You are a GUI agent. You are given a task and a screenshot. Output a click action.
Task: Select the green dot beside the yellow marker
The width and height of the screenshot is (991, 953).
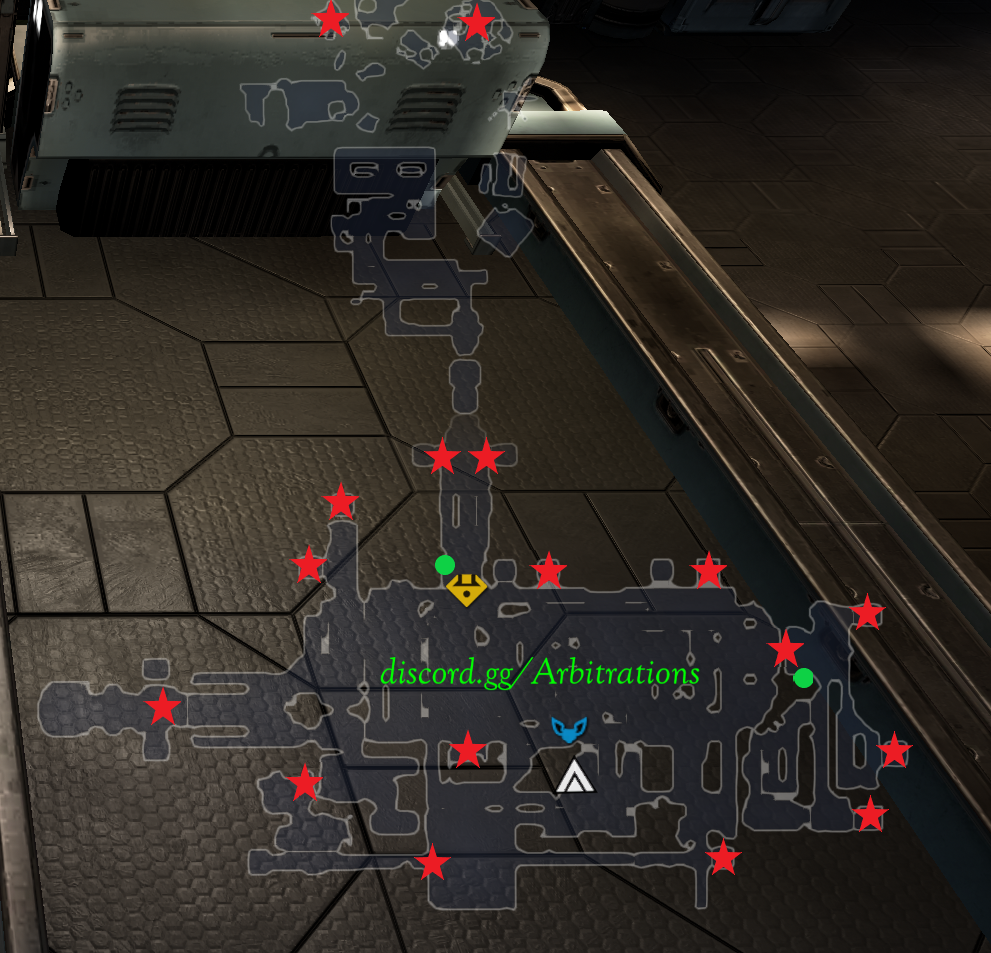coord(445,565)
